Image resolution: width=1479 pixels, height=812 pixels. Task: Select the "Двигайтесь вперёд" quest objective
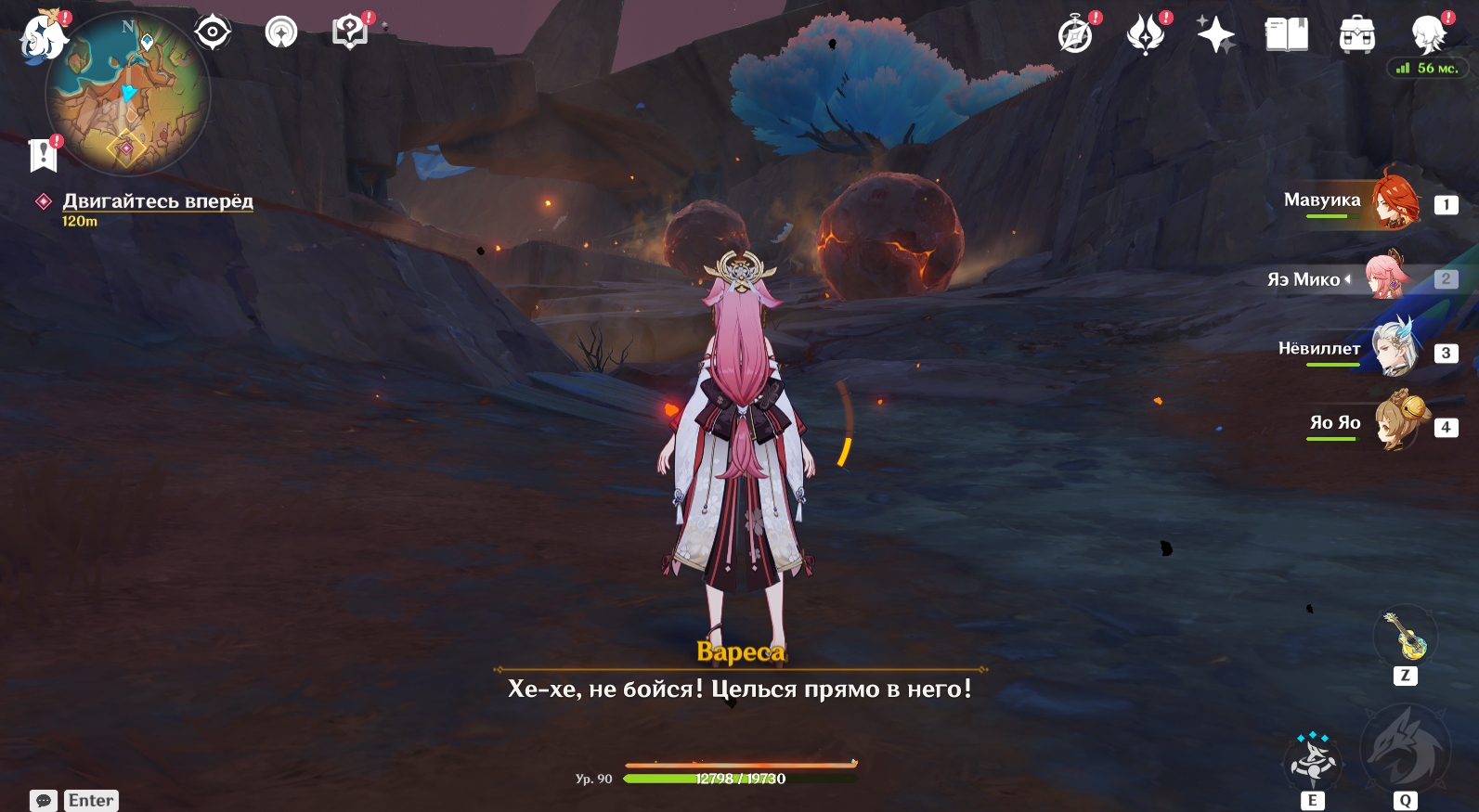tap(157, 201)
